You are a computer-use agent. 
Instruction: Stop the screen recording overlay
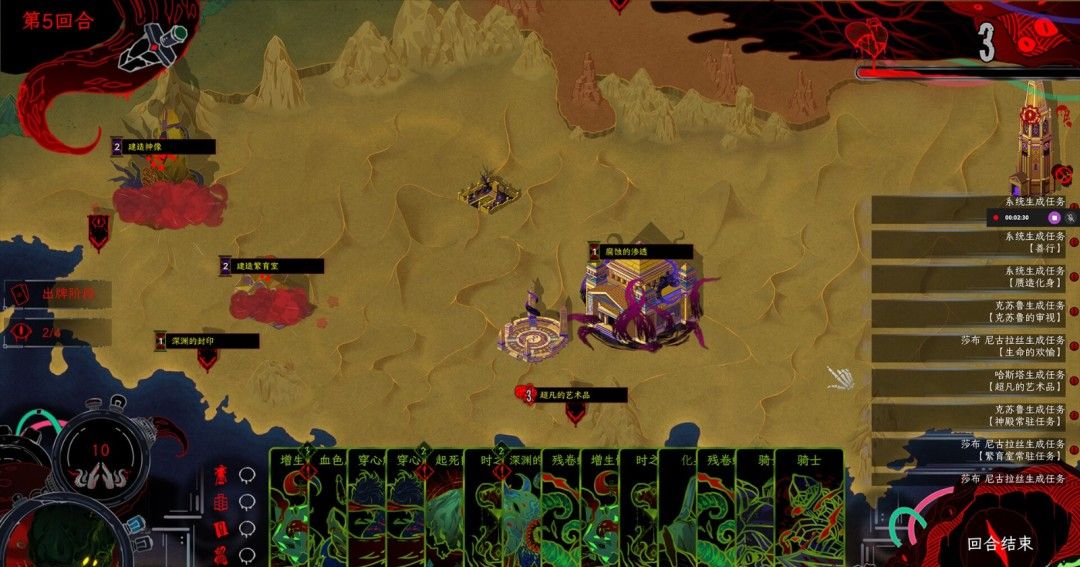[x=1053, y=217]
